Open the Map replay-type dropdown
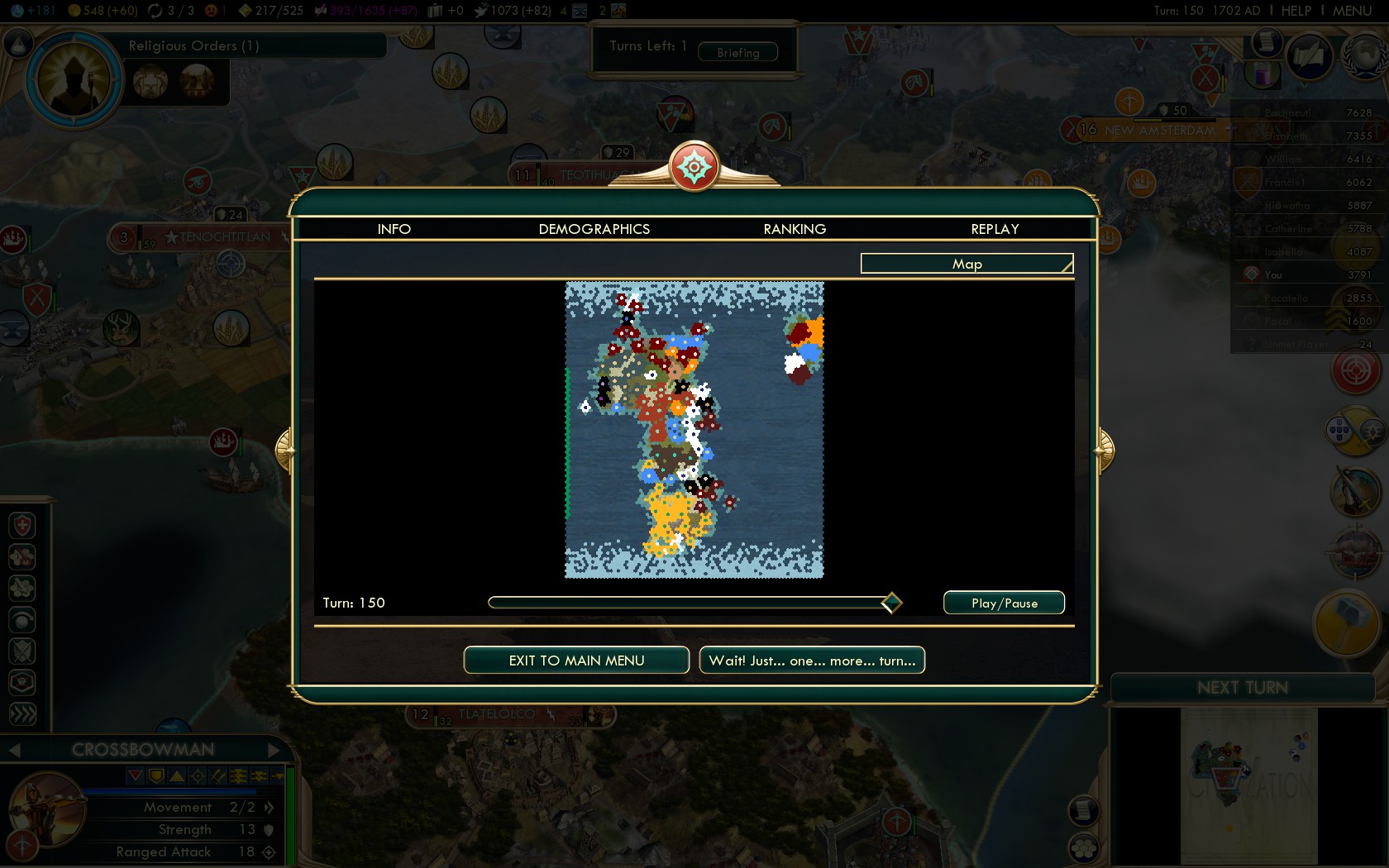The height and width of the screenshot is (868, 1389). click(967, 264)
